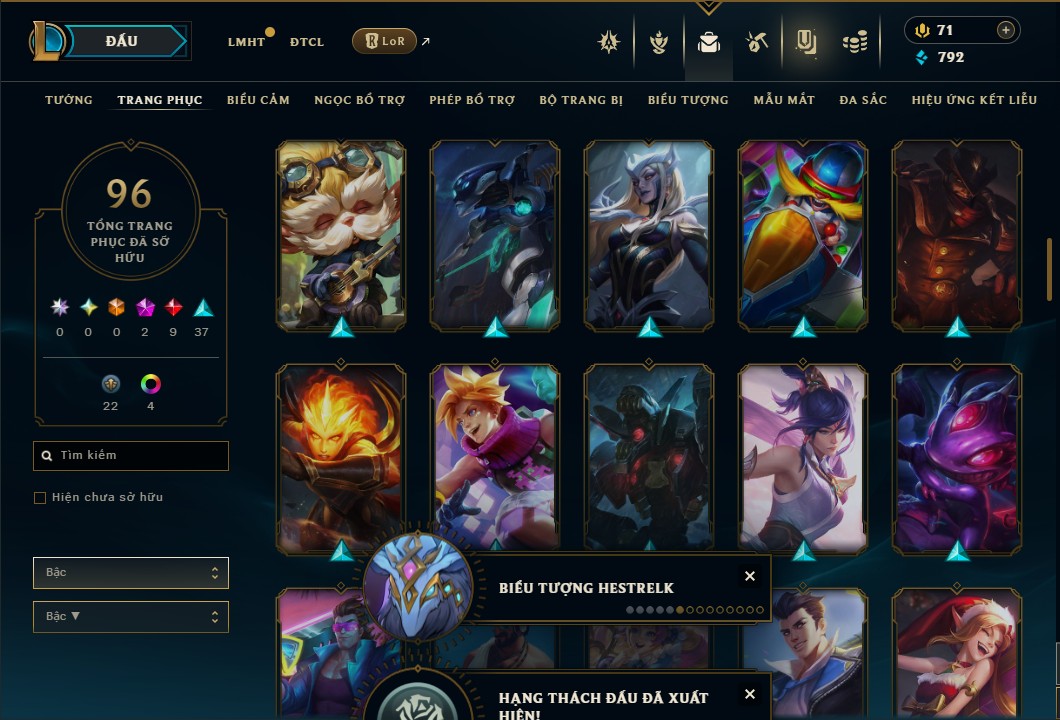Toggle the Hiện chưa sở hữu checkbox
The width and height of the screenshot is (1060, 720).
pos(40,498)
